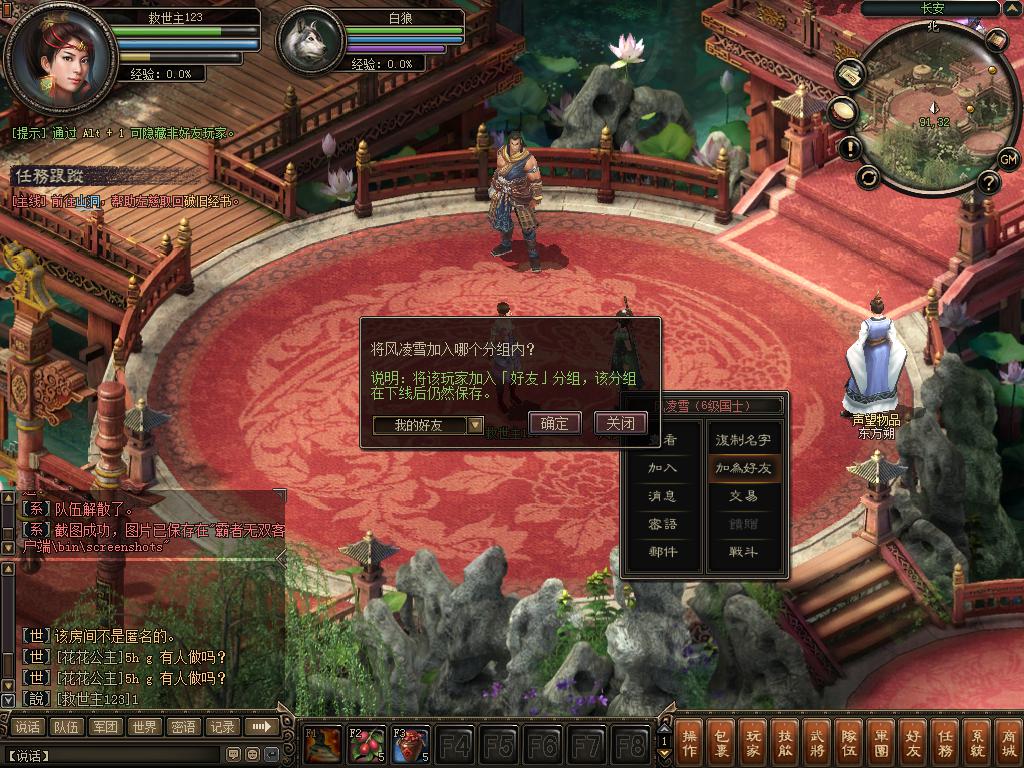This screenshot has height=768, width=1024.
Task: Choose 加為好友 in the player menu
Action: click(743, 468)
